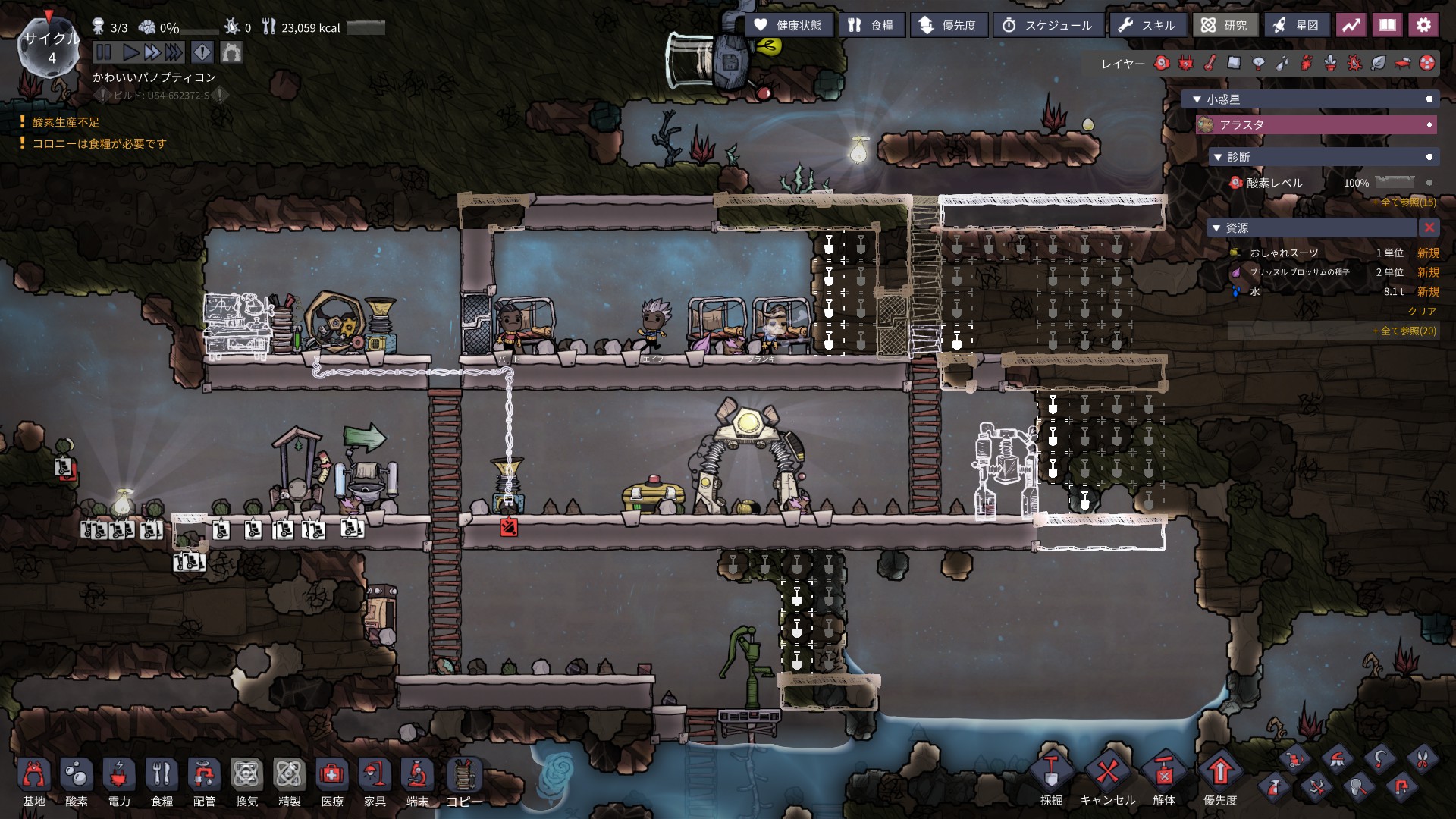Image resolution: width=1456 pixels, height=819 pixels.
Task: Open the スケジュール schedule screen
Action: point(1047,25)
